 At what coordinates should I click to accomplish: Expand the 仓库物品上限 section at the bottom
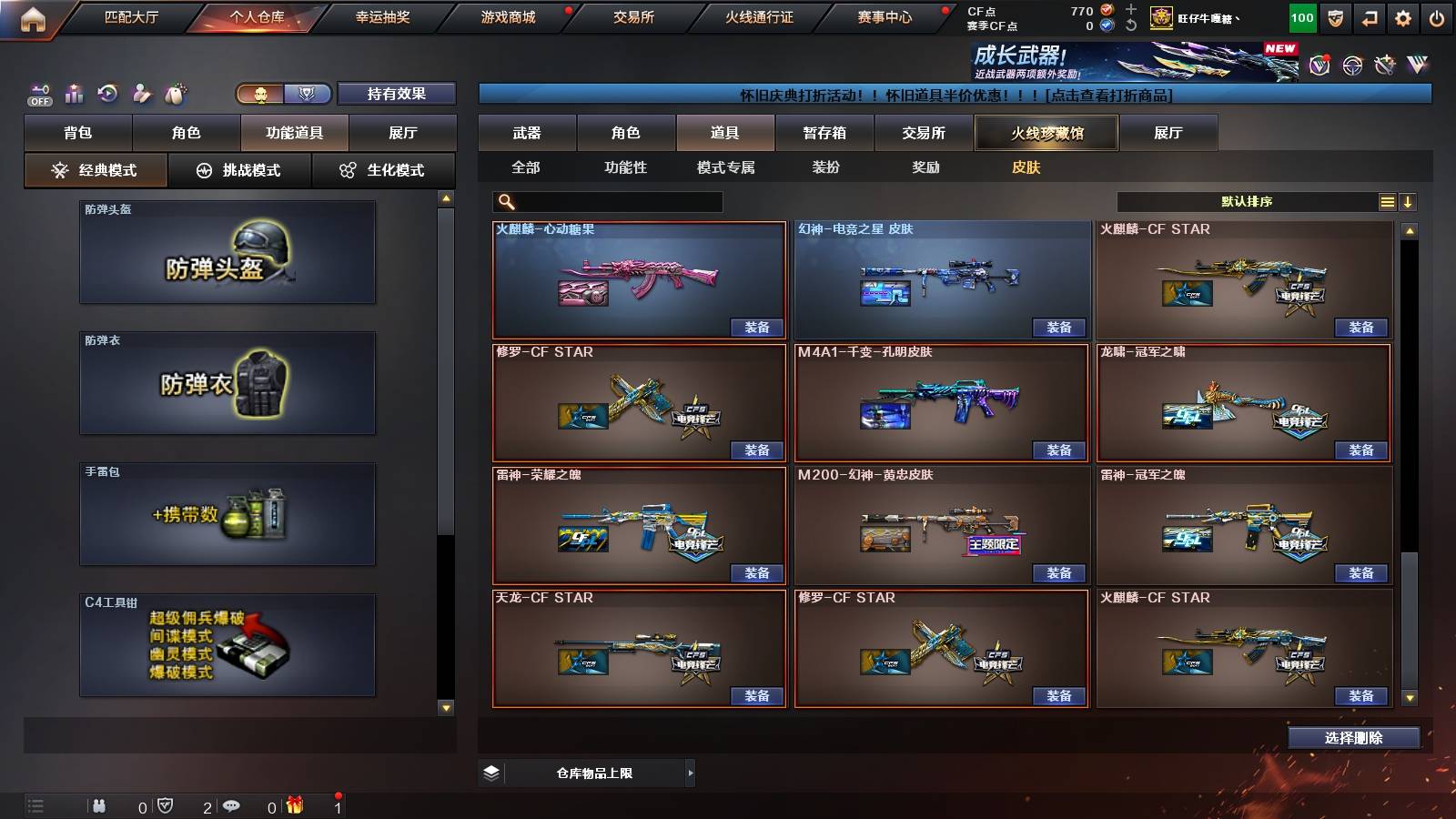(690, 772)
